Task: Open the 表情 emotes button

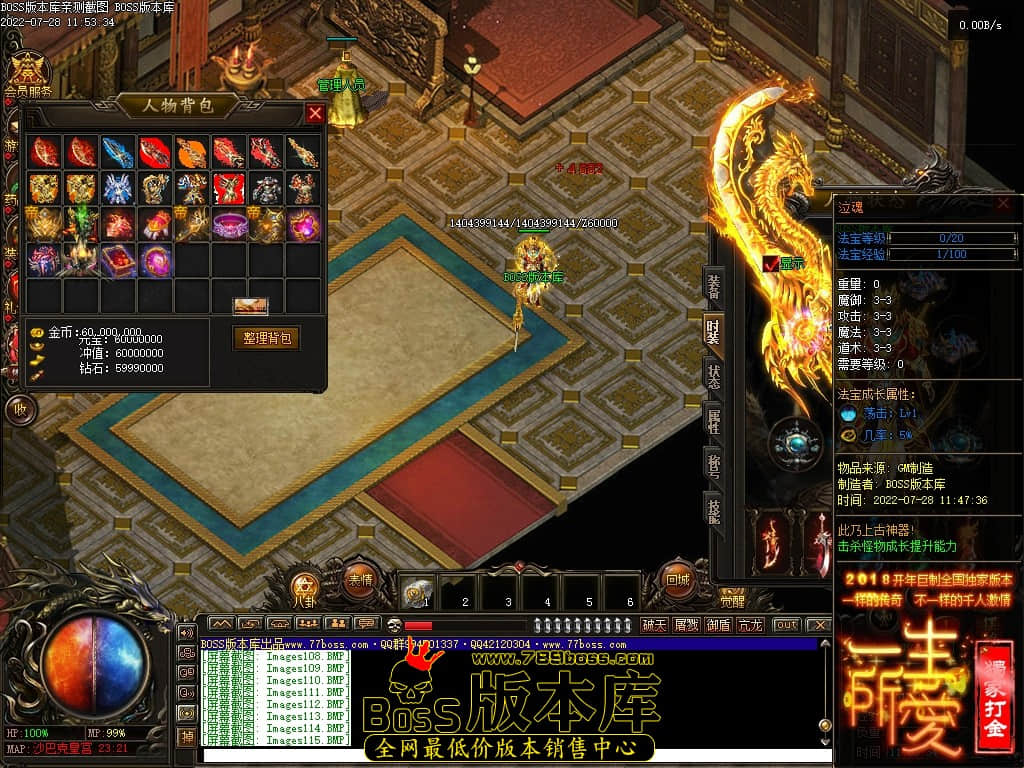Action: click(360, 578)
